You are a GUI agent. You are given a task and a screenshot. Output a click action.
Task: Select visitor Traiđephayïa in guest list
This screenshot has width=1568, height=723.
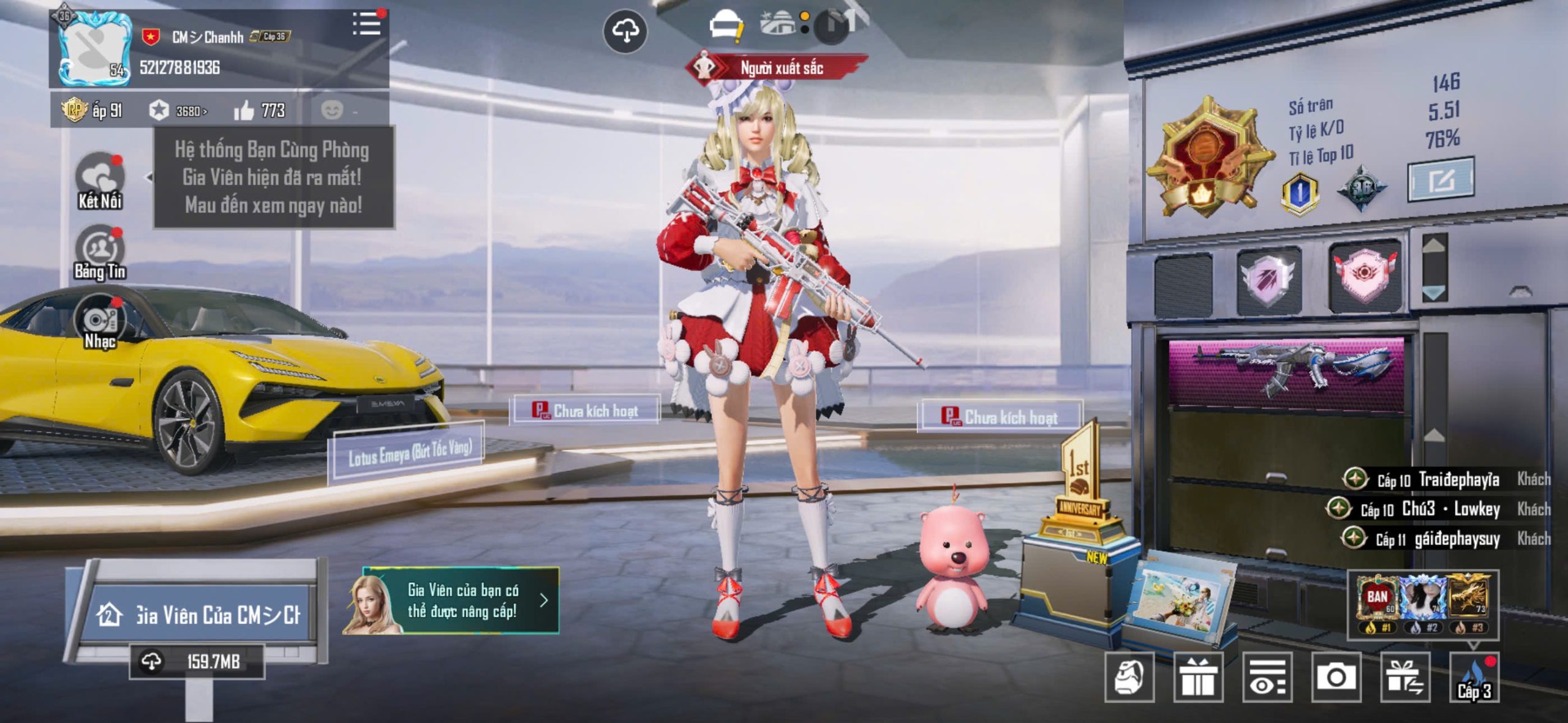[1458, 479]
